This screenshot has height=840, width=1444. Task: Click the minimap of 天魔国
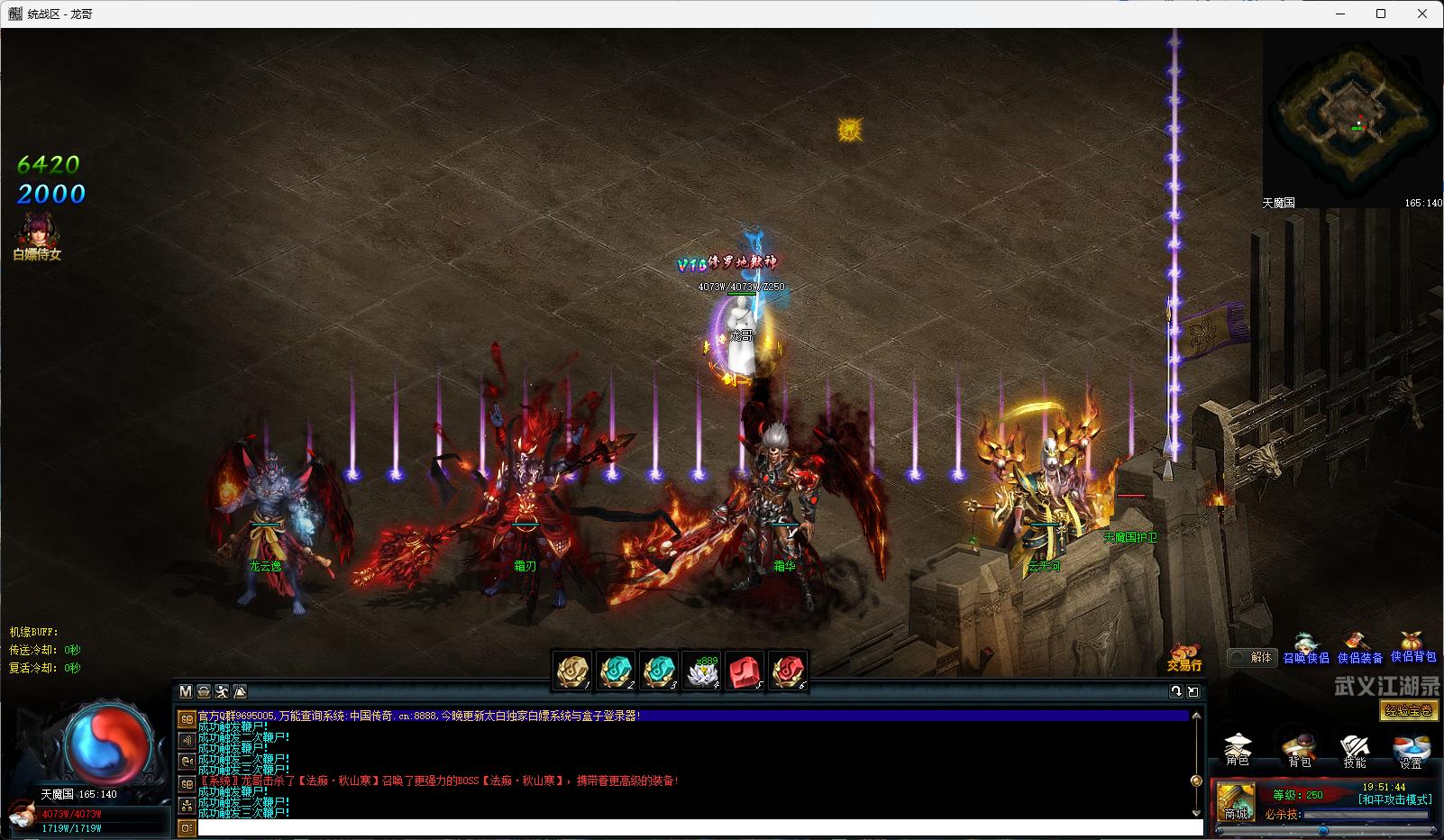point(1350,117)
